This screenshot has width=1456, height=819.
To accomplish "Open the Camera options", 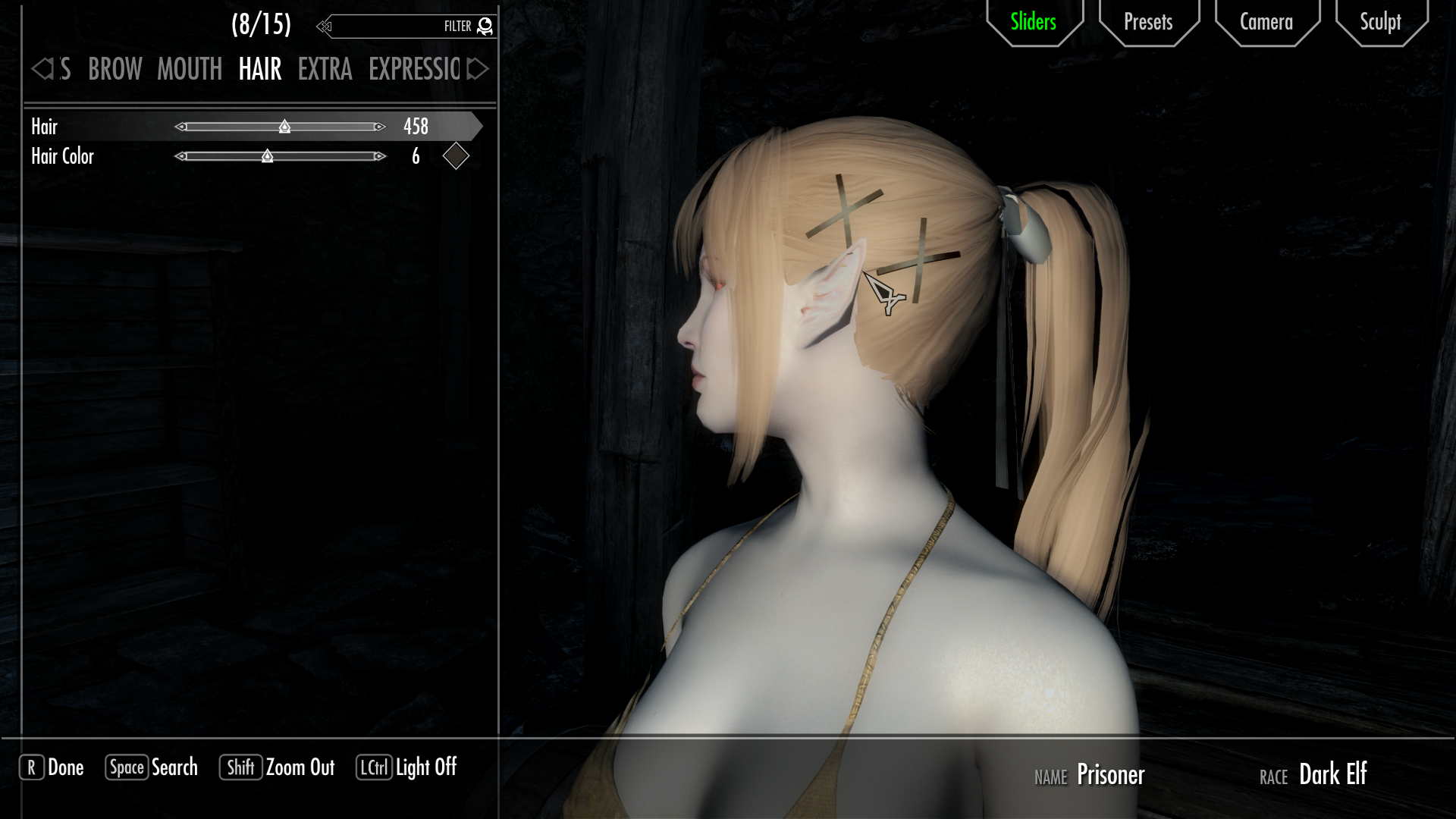I will pos(1266,22).
